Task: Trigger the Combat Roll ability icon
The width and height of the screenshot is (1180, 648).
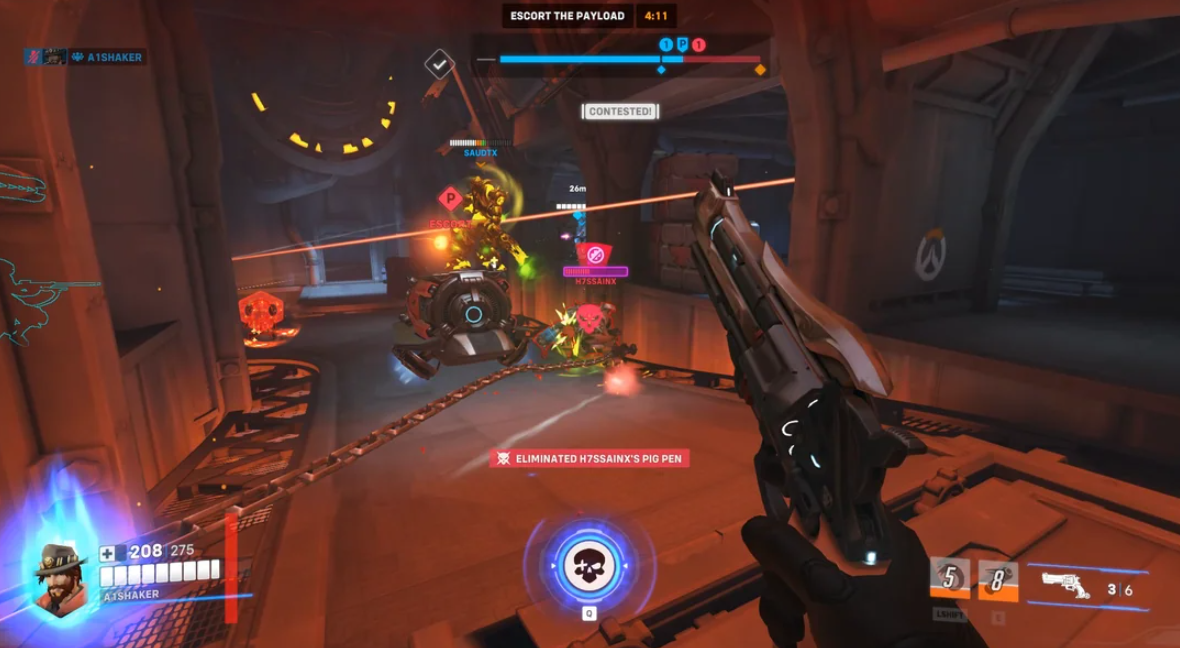Action: tap(949, 579)
